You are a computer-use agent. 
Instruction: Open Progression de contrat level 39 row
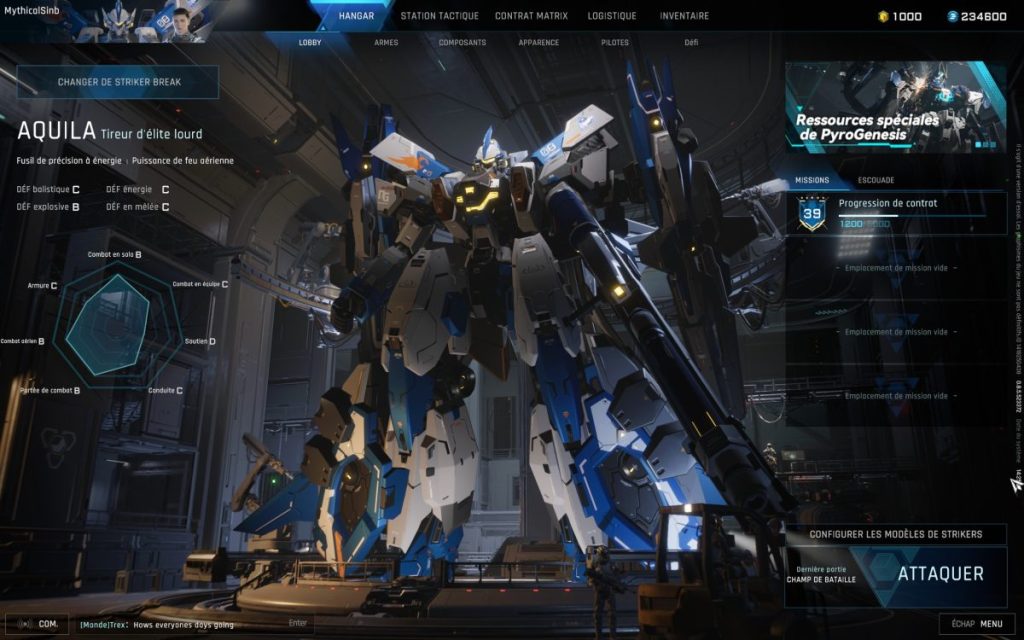click(895, 213)
